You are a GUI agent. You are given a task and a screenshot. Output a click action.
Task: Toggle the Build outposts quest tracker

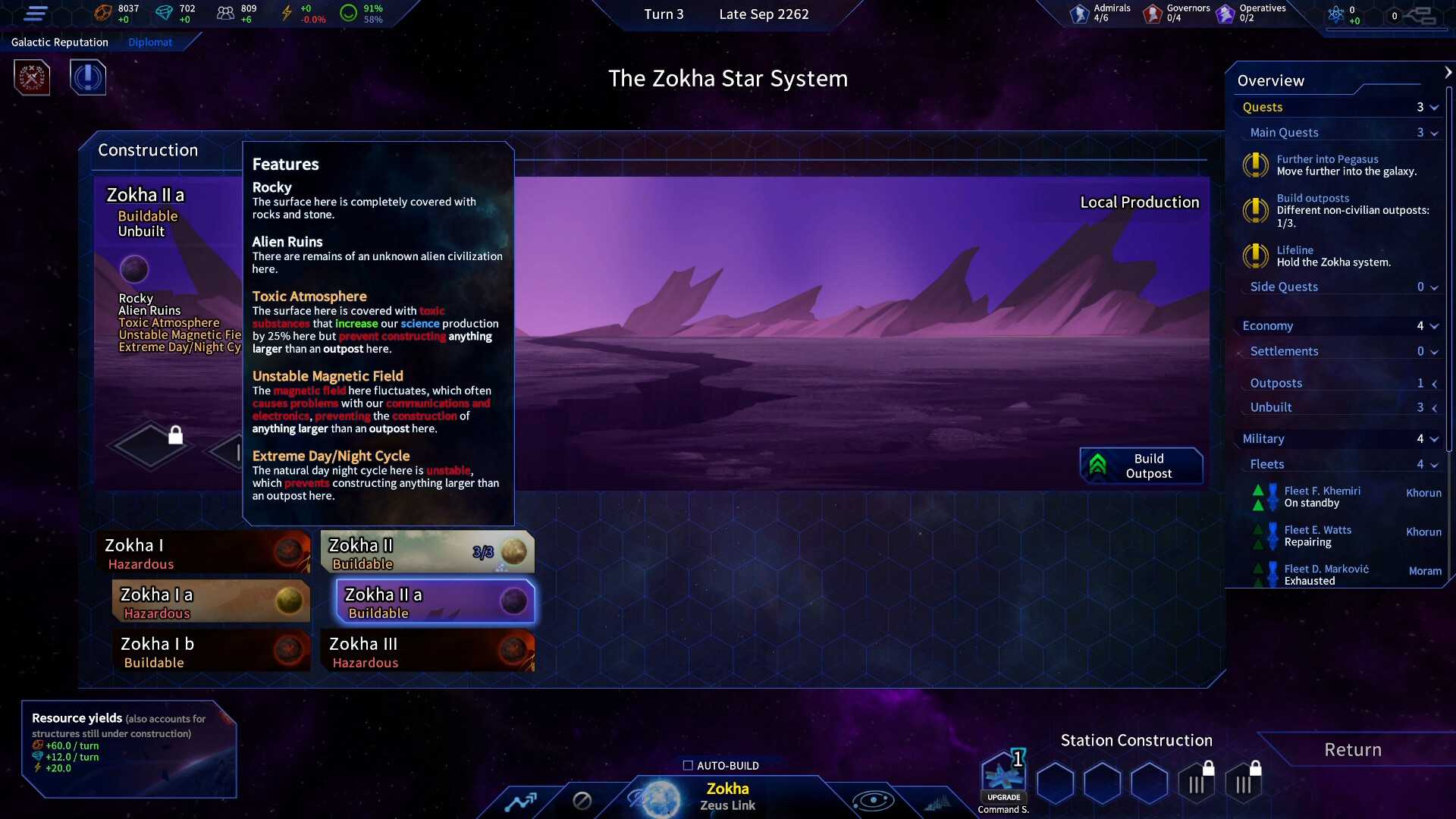pyautogui.click(x=1256, y=211)
